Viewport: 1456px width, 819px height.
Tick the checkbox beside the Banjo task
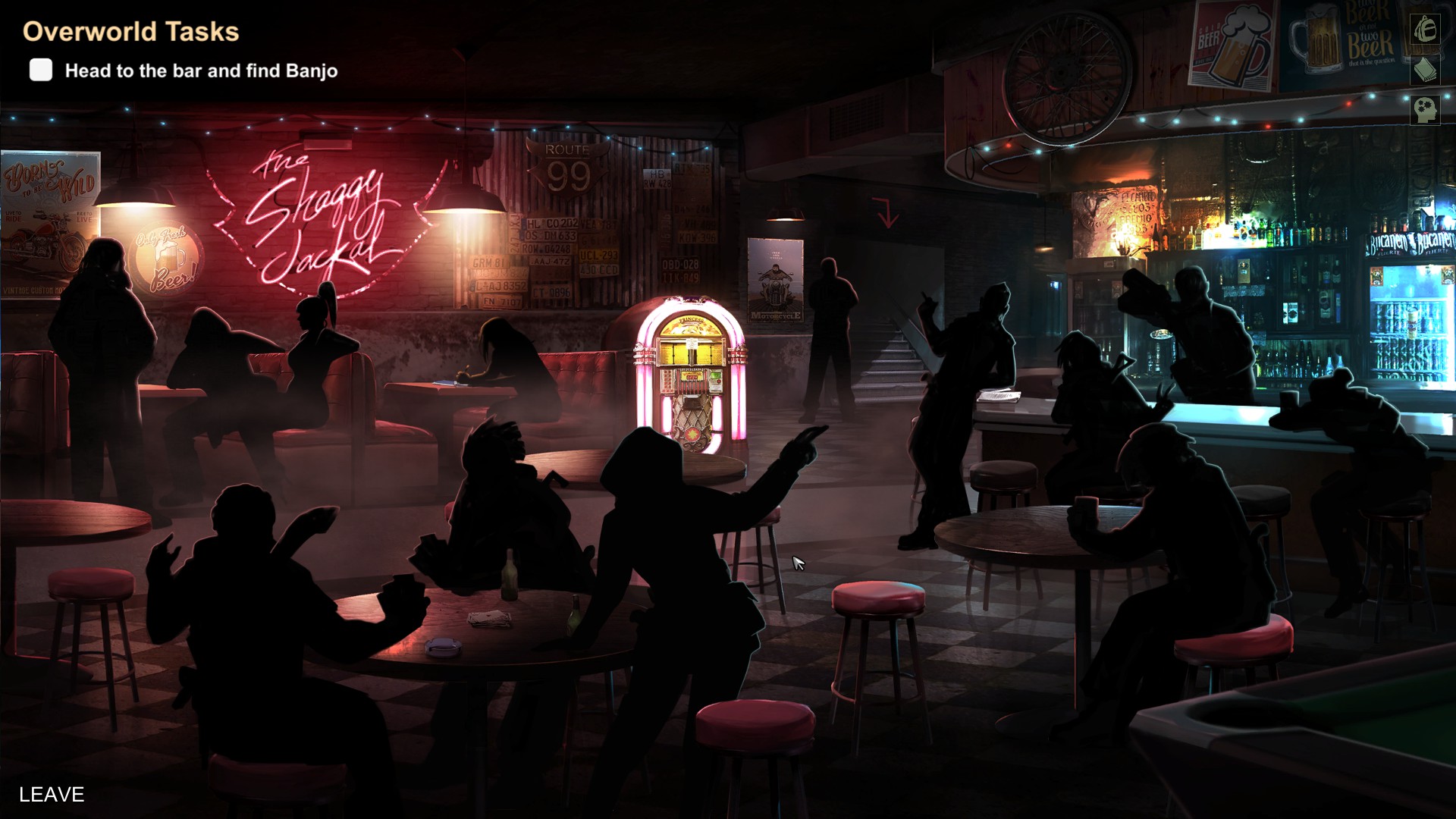click(41, 70)
